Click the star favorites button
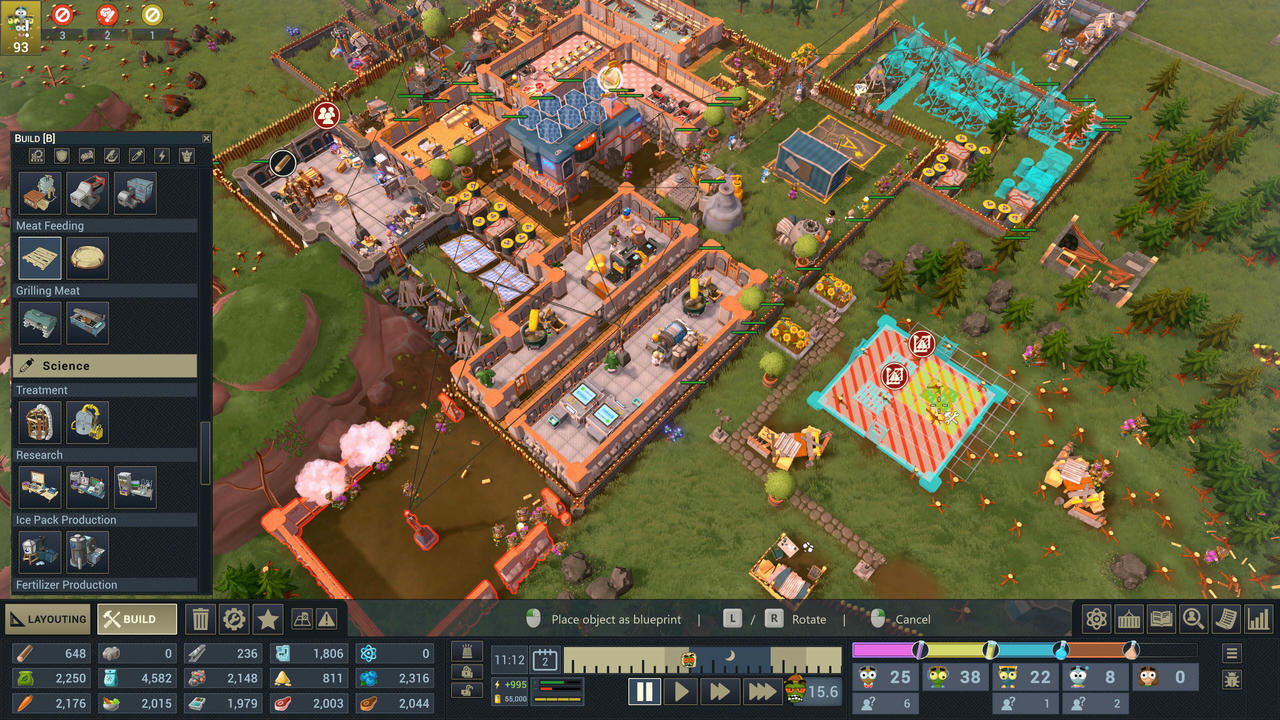 coord(267,619)
